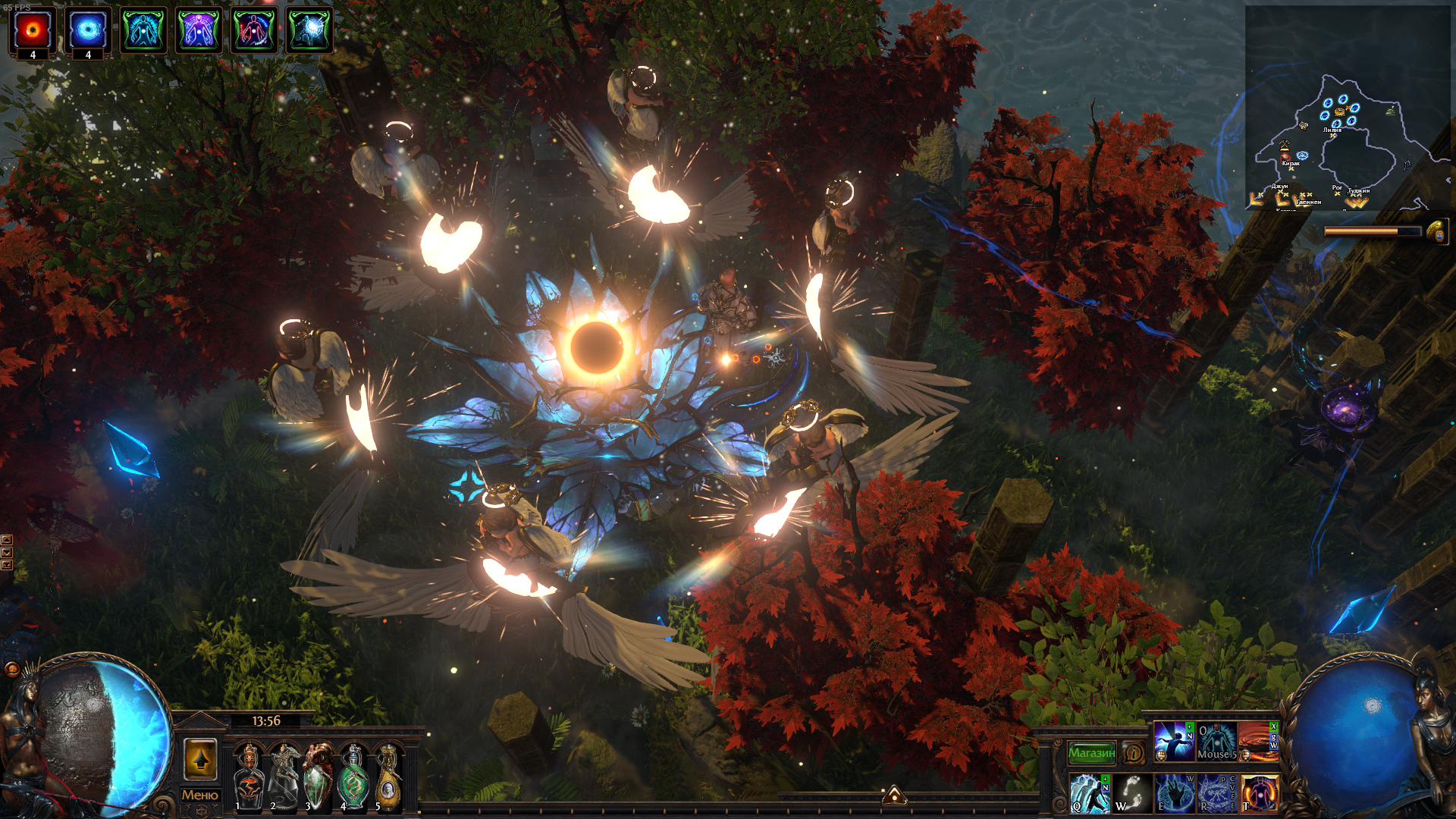Select the footprints move skill on W
1456x819 pixels.
click(1132, 793)
